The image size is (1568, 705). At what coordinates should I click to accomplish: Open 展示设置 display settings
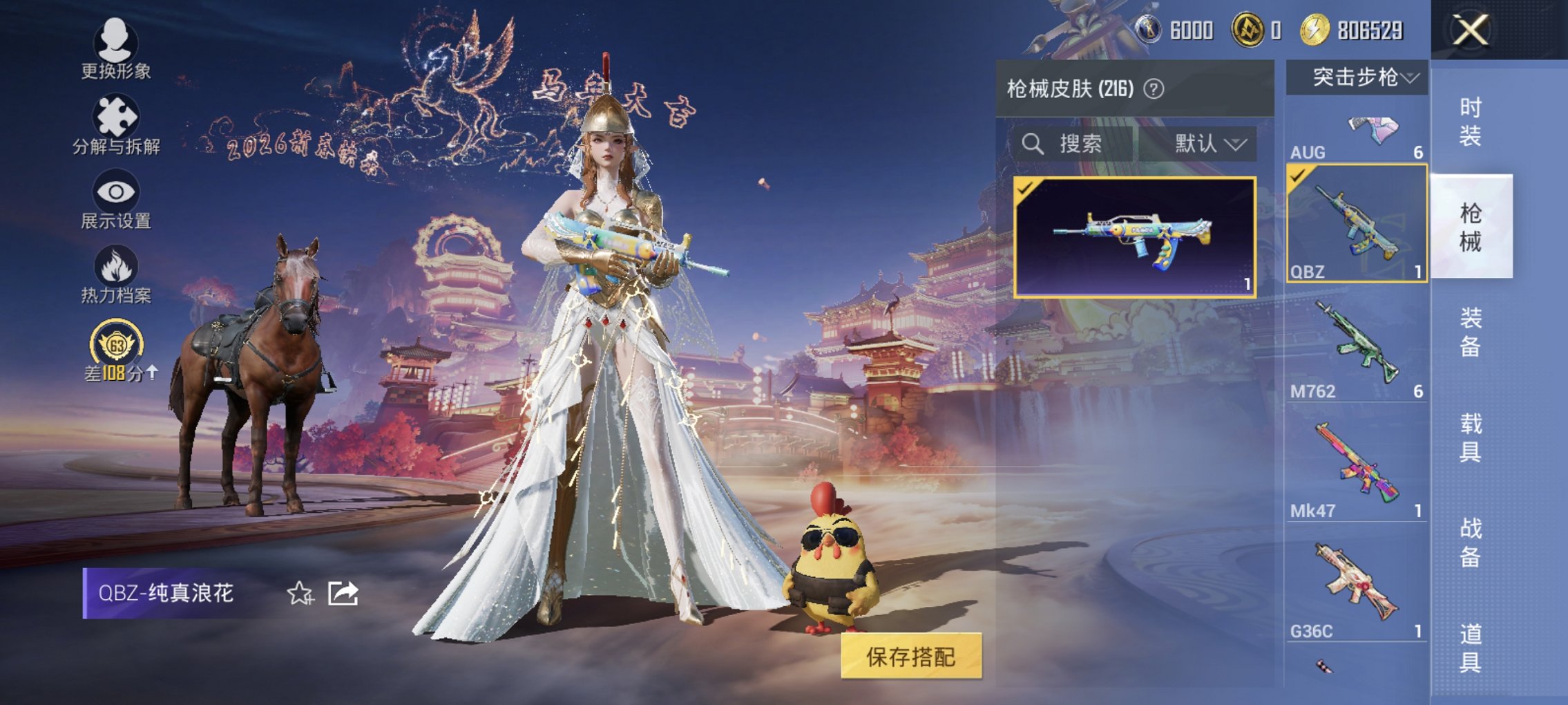[117, 204]
